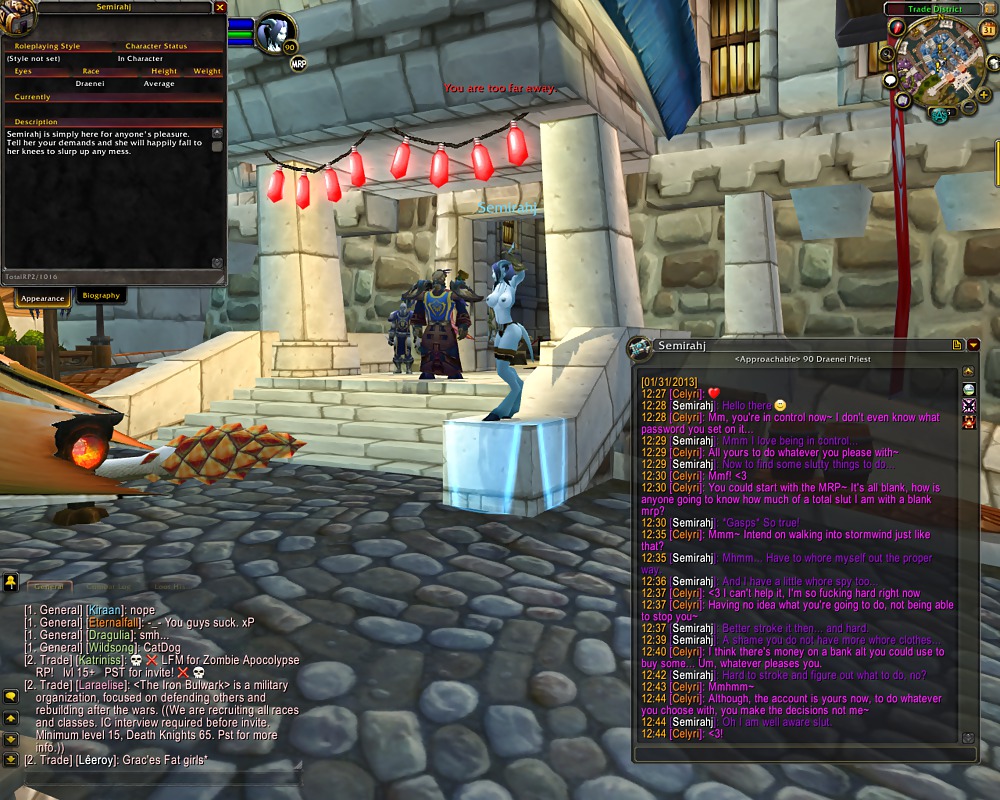The image size is (1000, 800).
Task: Open the calendar from the minimap
Action: pos(989,29)
